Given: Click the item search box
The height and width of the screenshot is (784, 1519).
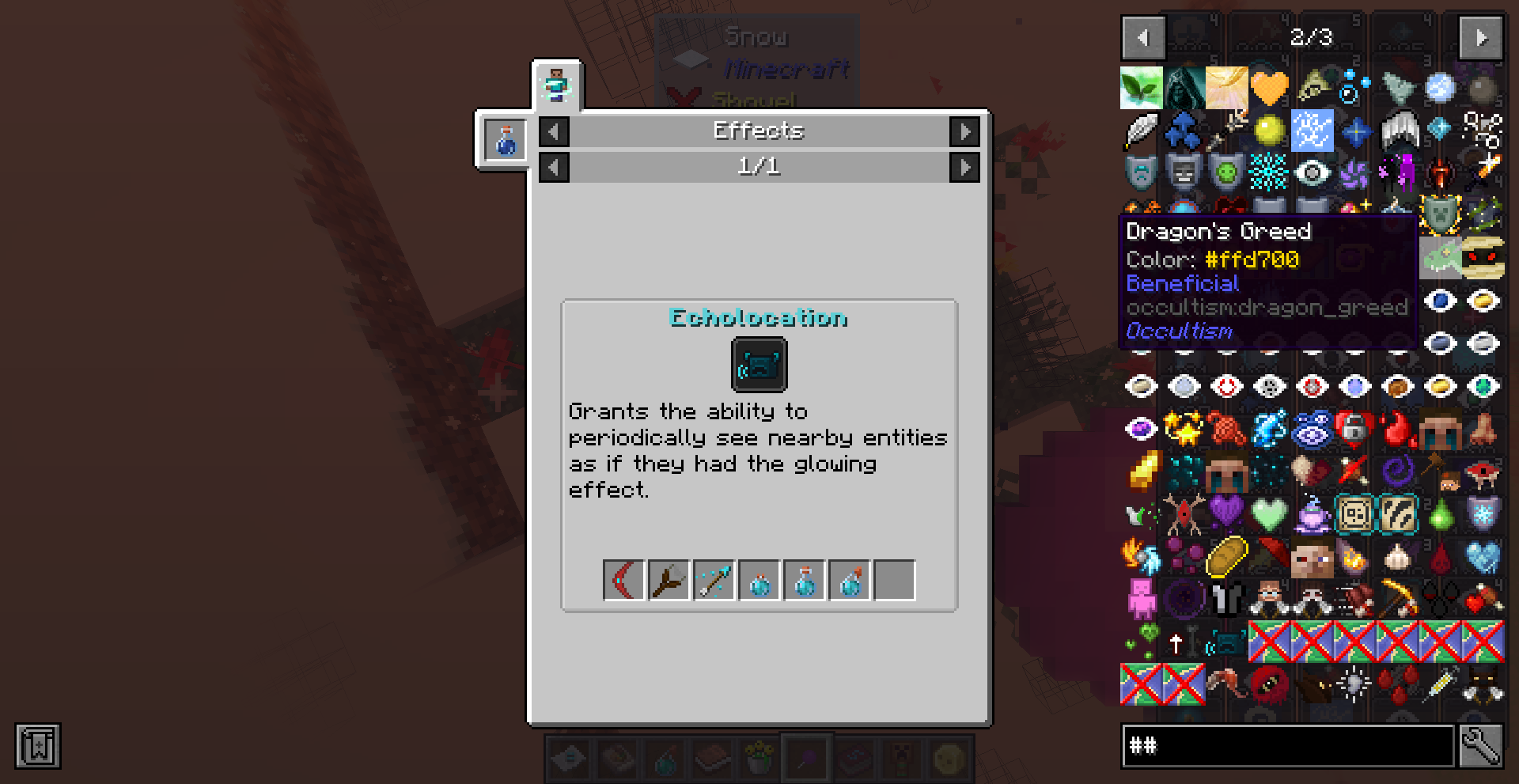Looking at the screenshot, I should (1287, 745).
